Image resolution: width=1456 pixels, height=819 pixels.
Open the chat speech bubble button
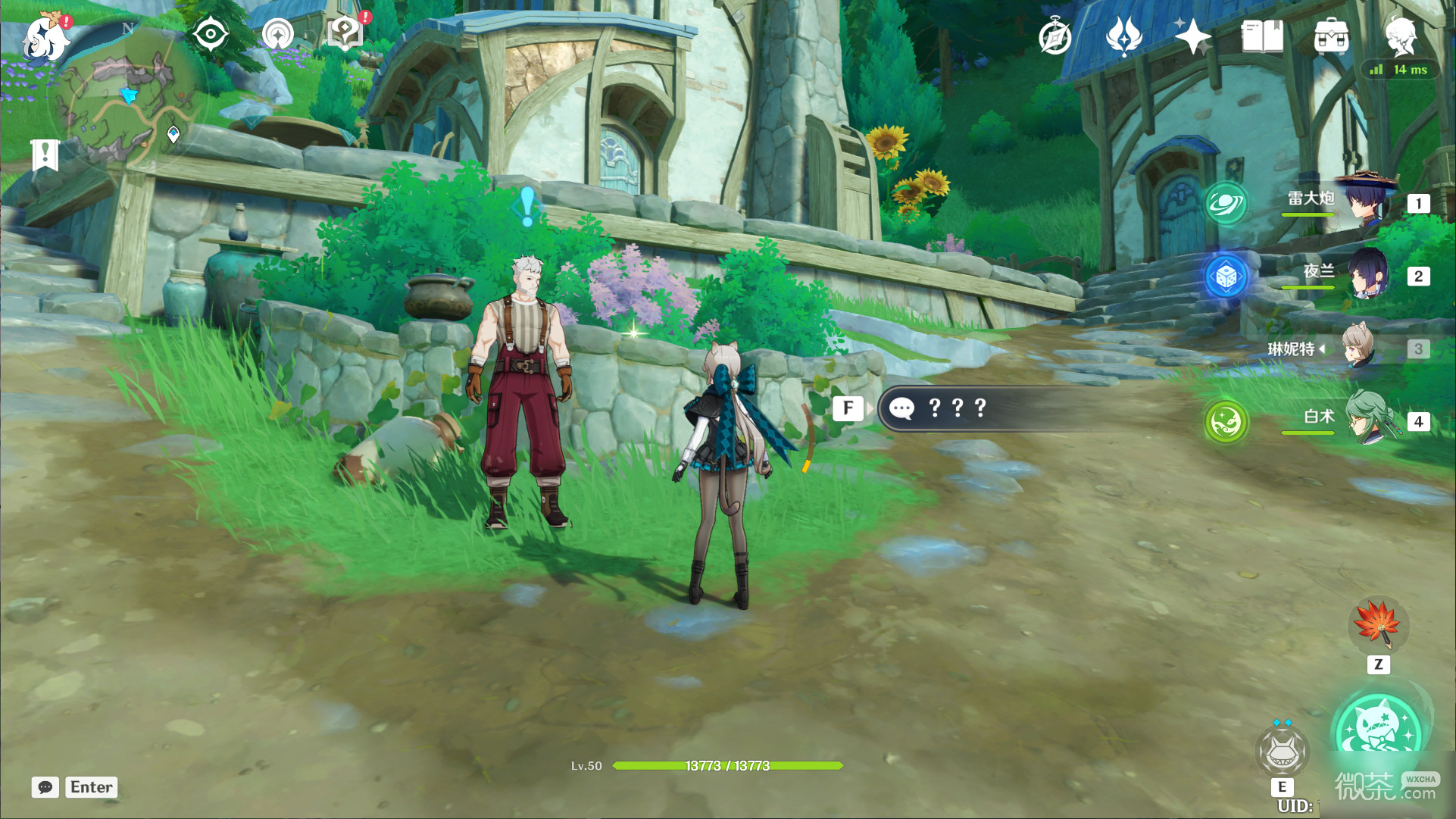pyautogui.click(x=45, y=787)
